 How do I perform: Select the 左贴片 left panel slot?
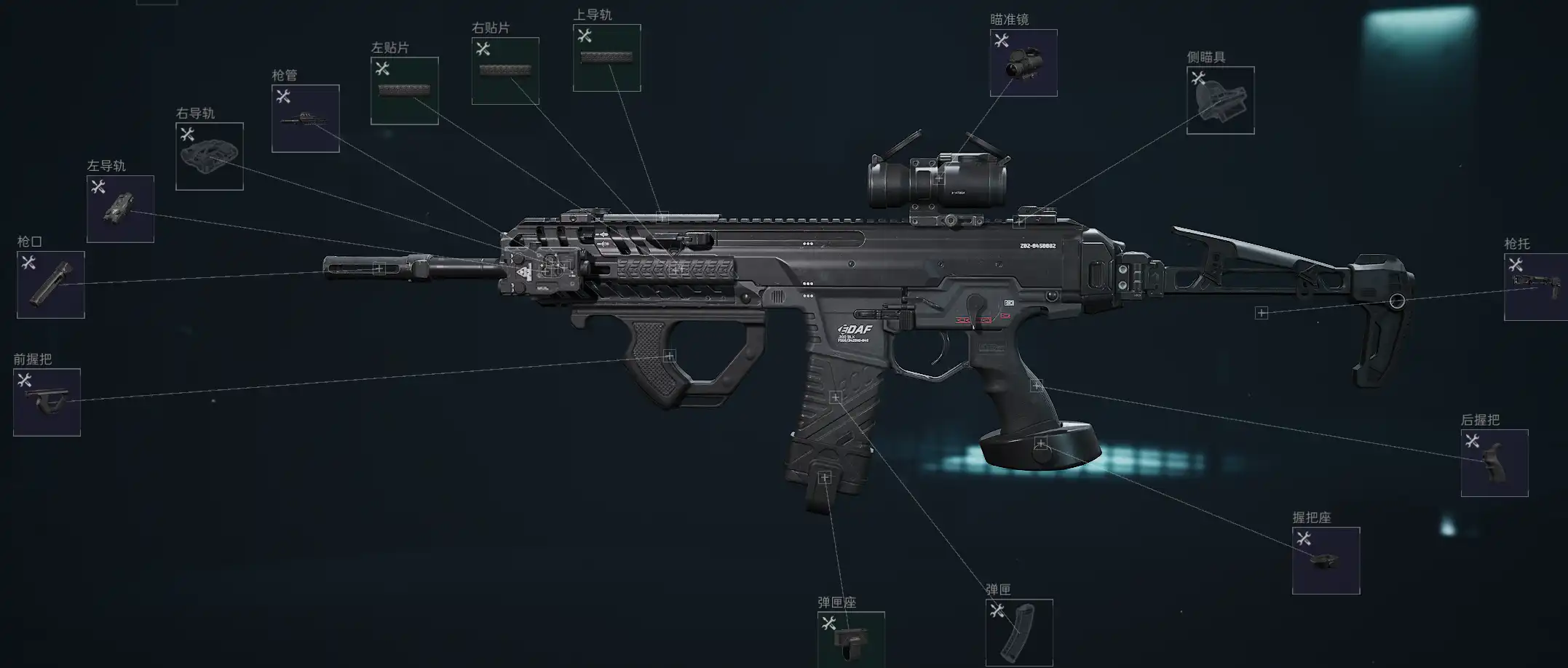coord(404,91)
